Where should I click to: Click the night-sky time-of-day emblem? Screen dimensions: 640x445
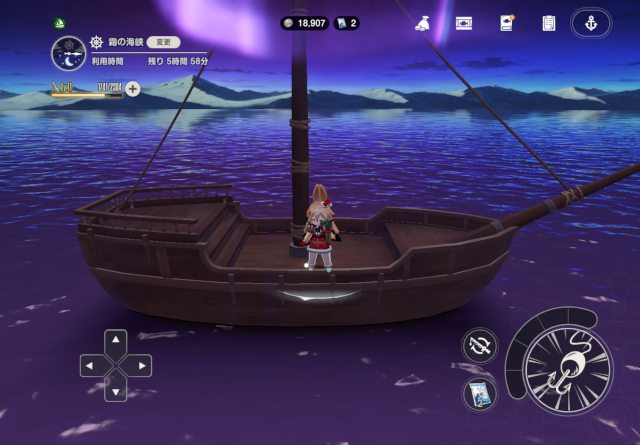click(68, 53)
